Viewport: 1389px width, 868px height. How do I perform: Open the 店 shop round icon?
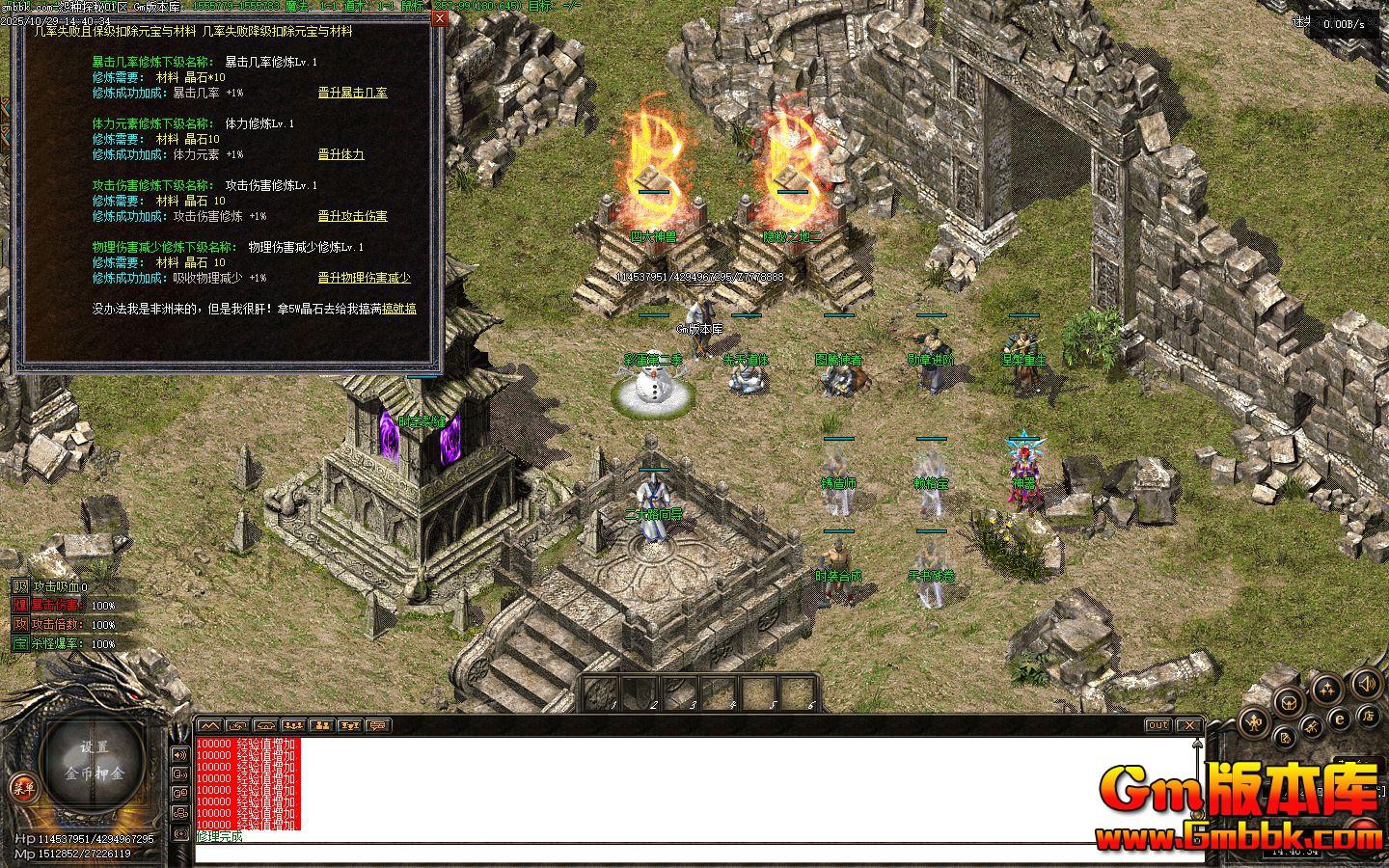[1368, 717]
